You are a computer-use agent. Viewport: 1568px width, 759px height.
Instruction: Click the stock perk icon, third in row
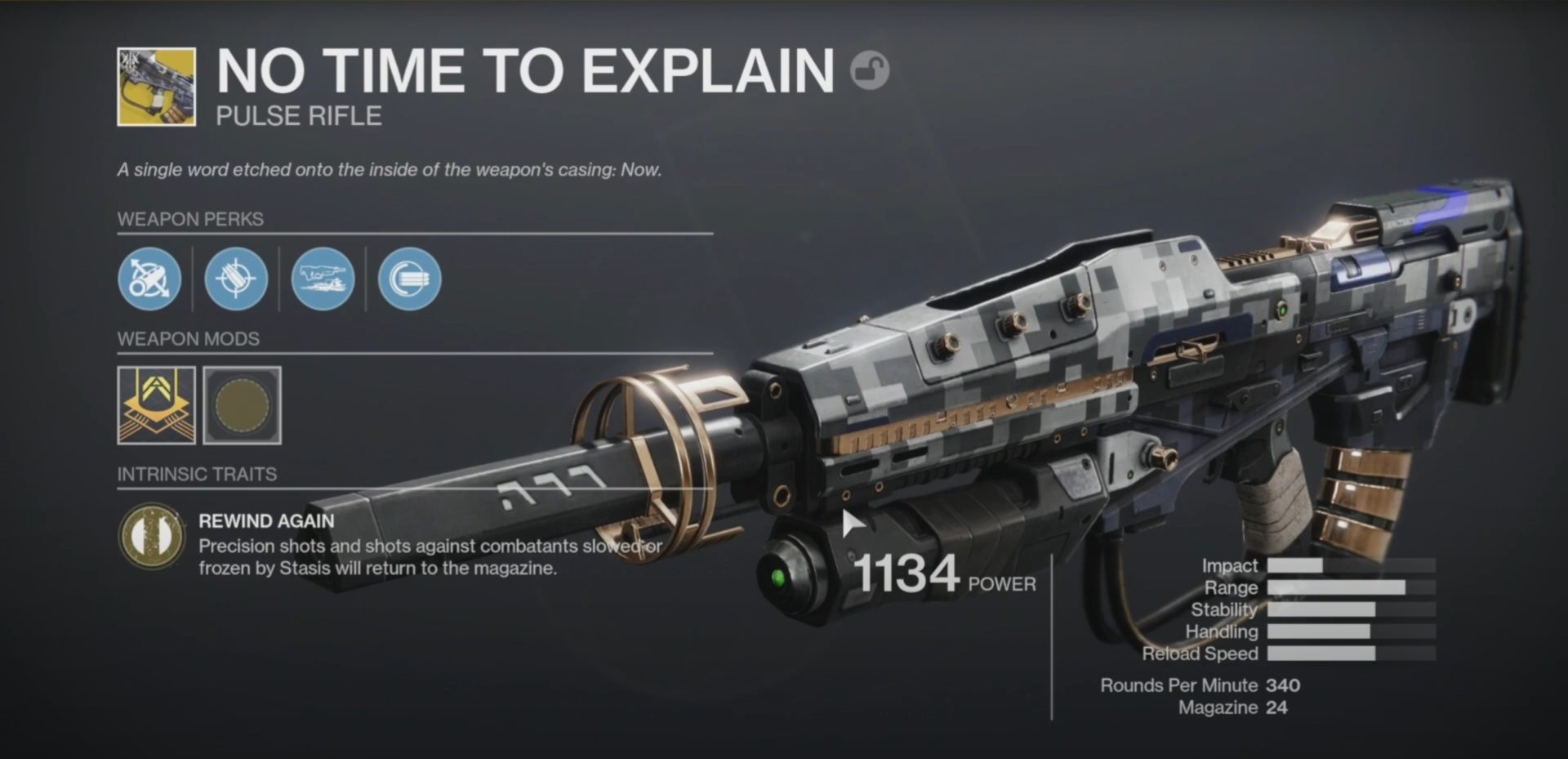(x=324, y=280)
